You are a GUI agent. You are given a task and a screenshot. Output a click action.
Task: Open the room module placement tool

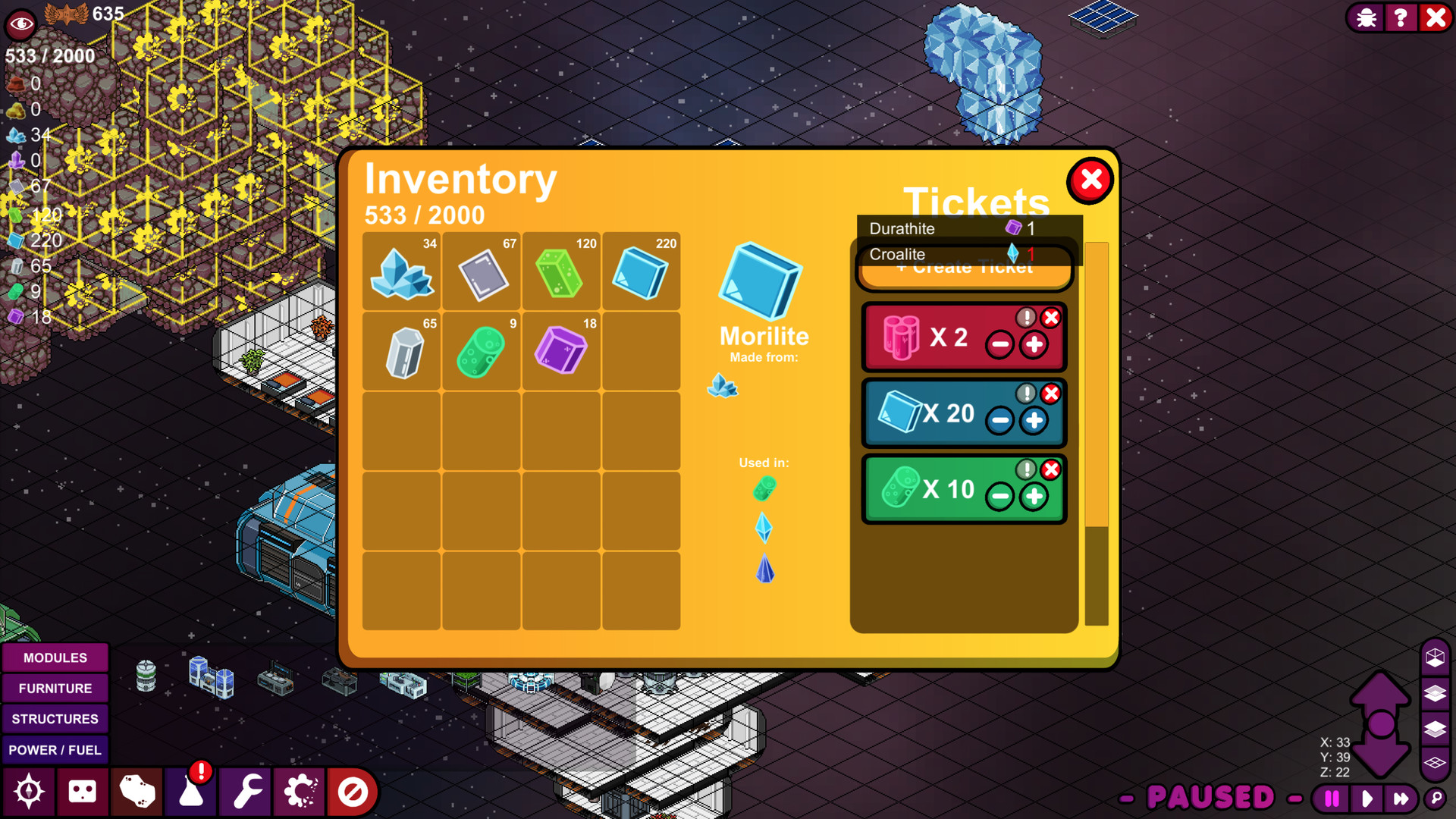point(83,792)
